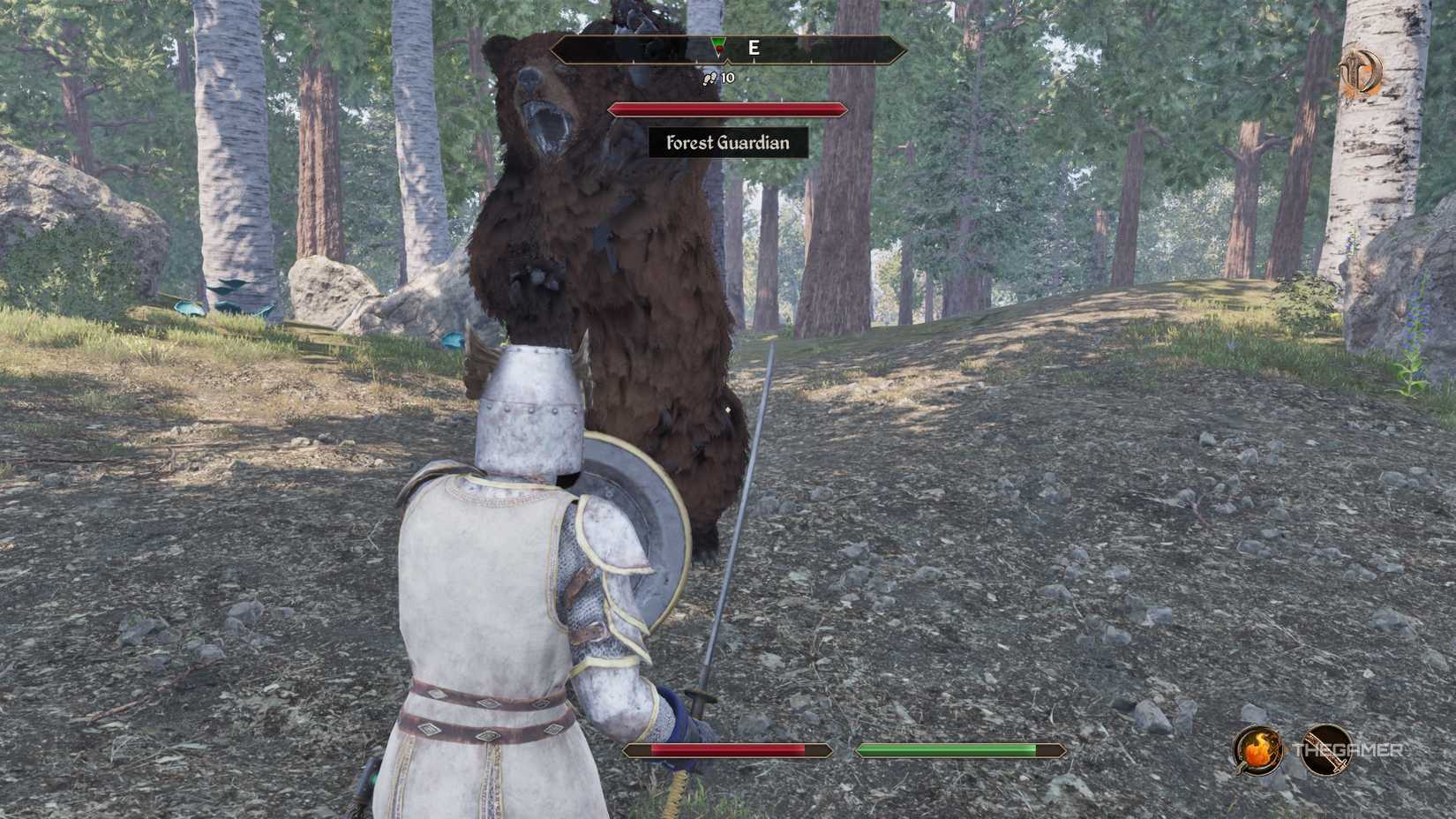The height and width of the screenshot is (819, 1456).
Task: Click the distance number 10 readout
Action: click(725, 79)
